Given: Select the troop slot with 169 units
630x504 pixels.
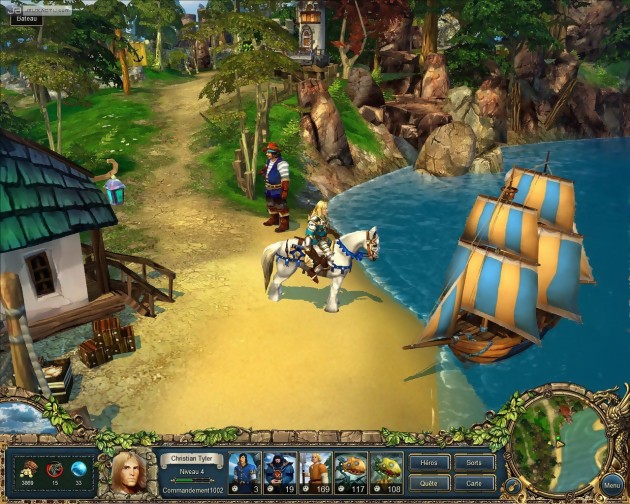Looking at the screenshot, I should (315, 472).
